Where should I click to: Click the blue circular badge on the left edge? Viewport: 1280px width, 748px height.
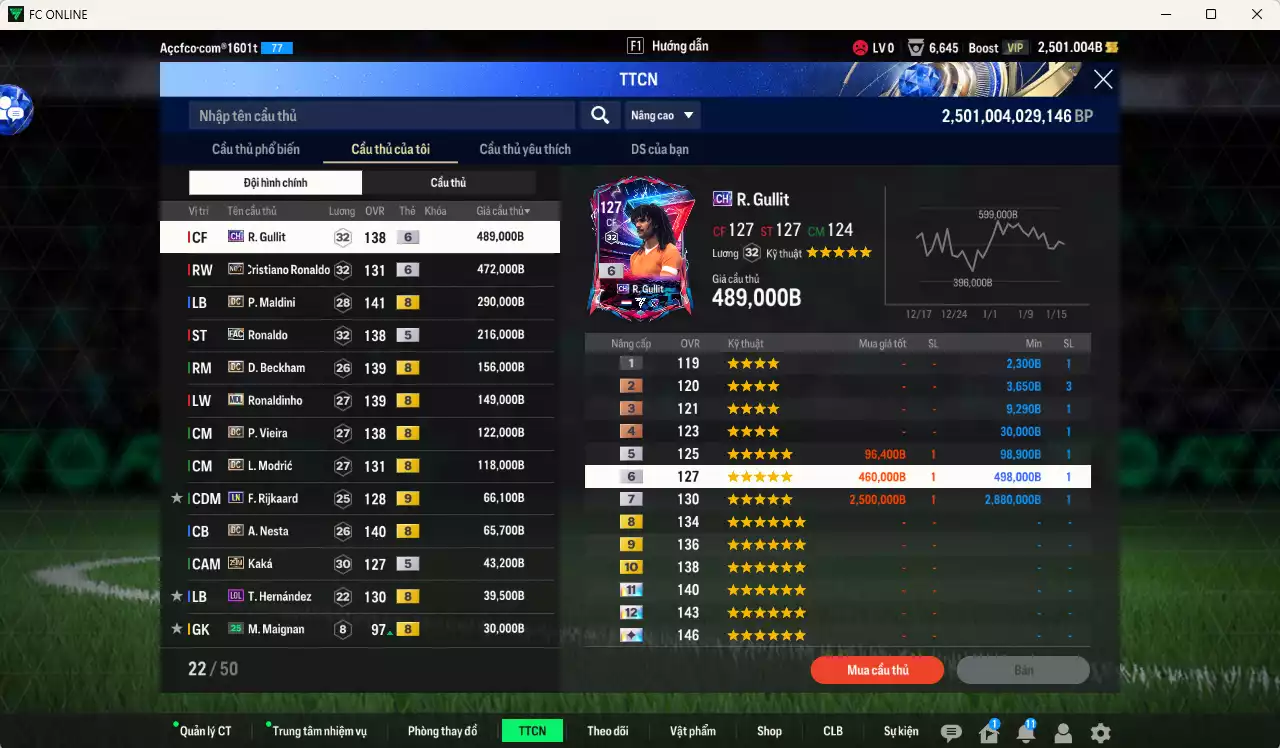(12, 112)
